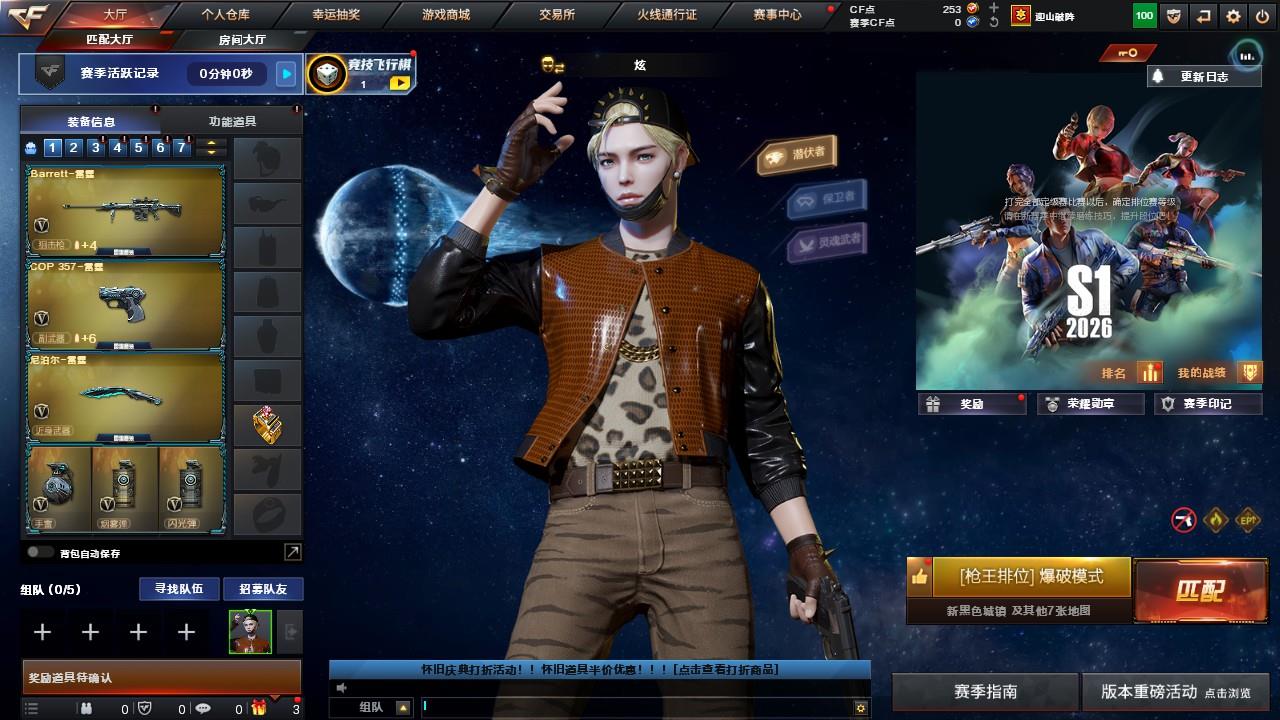
Task: Select the Barrett sniper rifle slot
Action: (125, 211)
